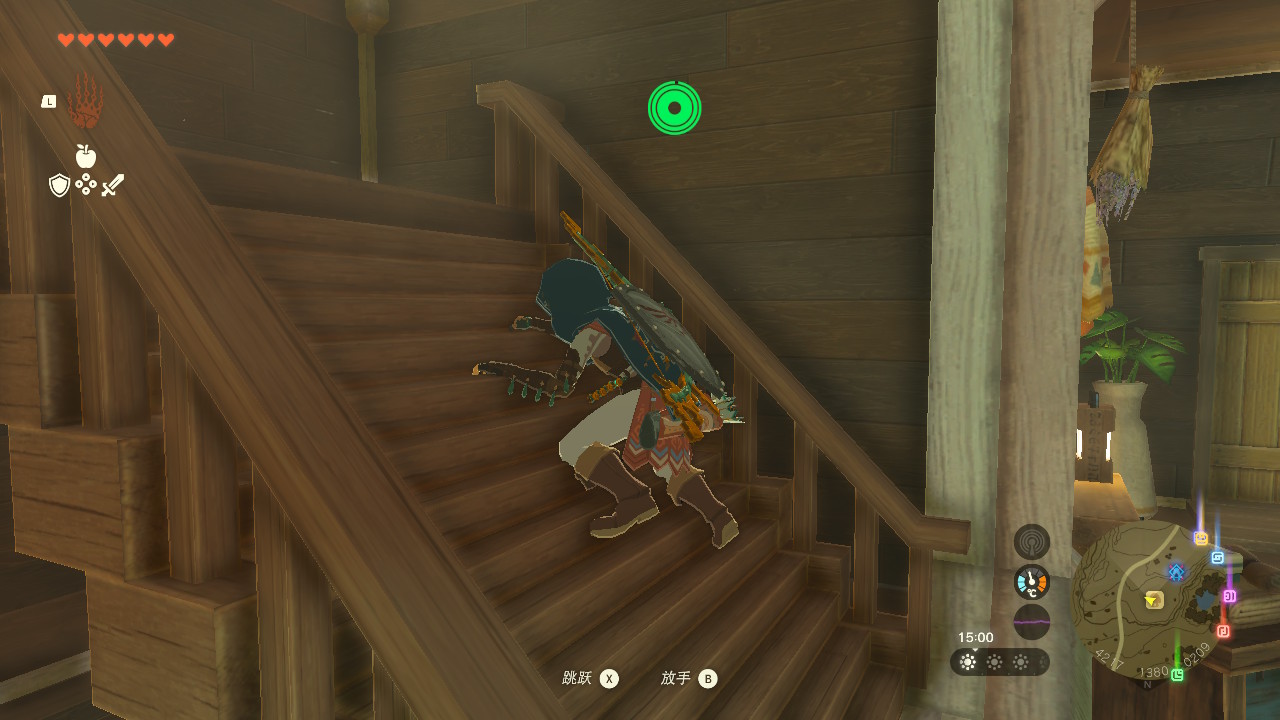Select the light-blue pin on the minimap
The height and width of the screenshot is (720, 1280).
coord(1217,558)
